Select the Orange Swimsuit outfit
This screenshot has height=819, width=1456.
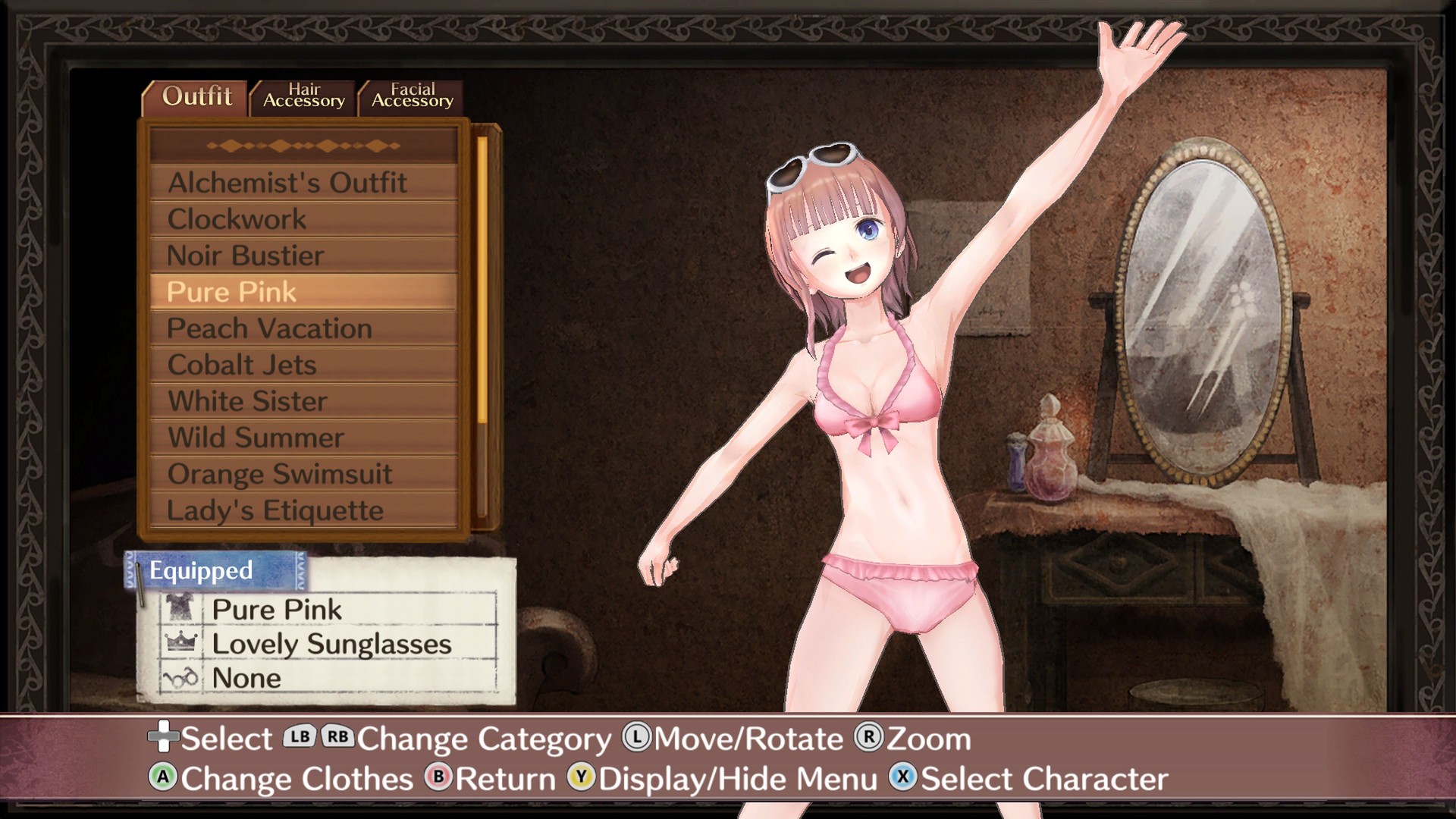pyautogui.click(x=280, y=474)
